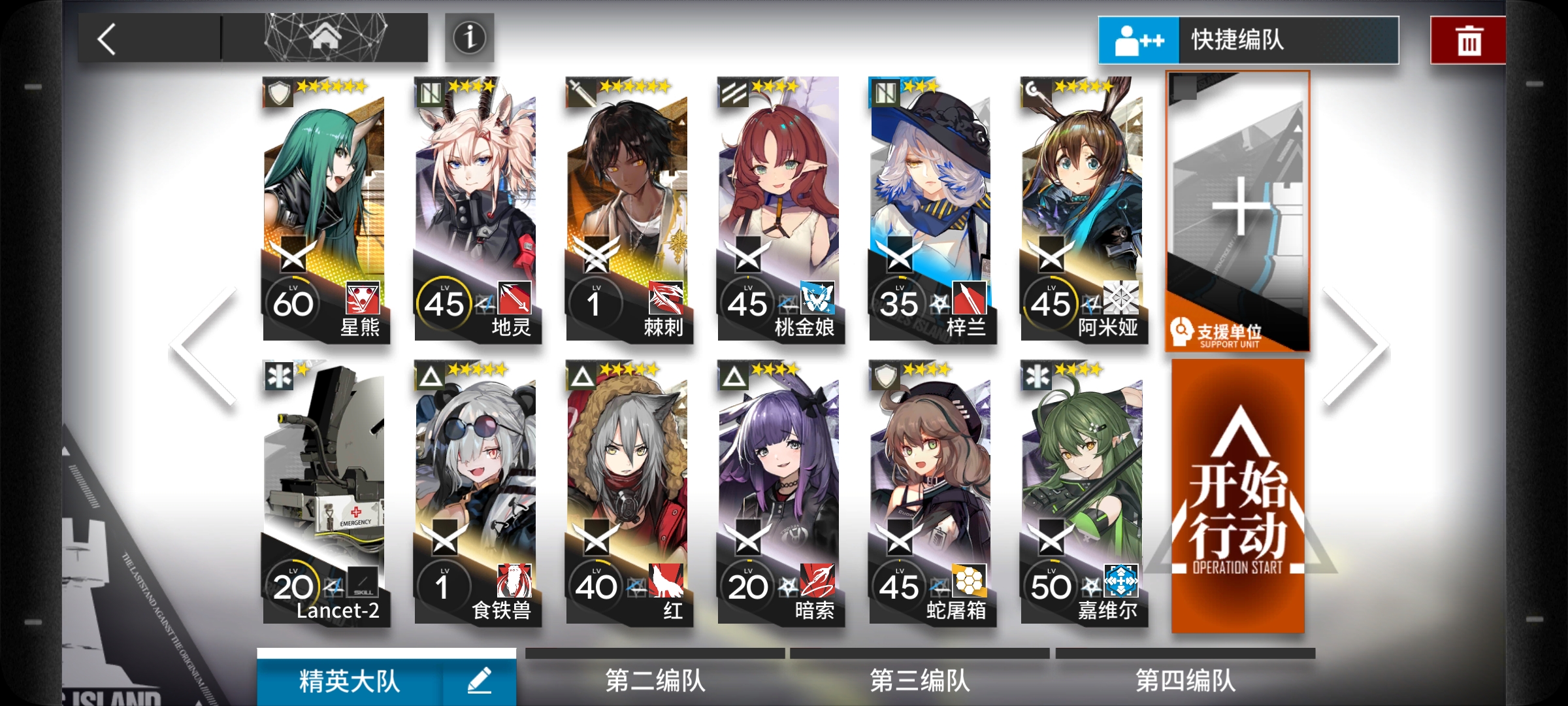
Task: Switch to squad tab 第二编队
Action: coord(655,680)
